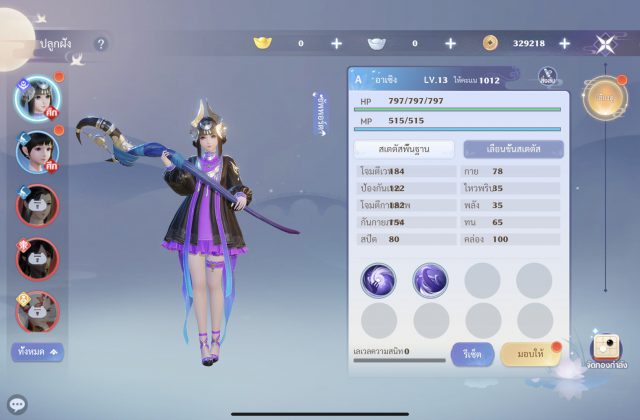Expand the ทั้งหมด filter dropdown
This screenshot has width=640, height=420.
(38, 351)
